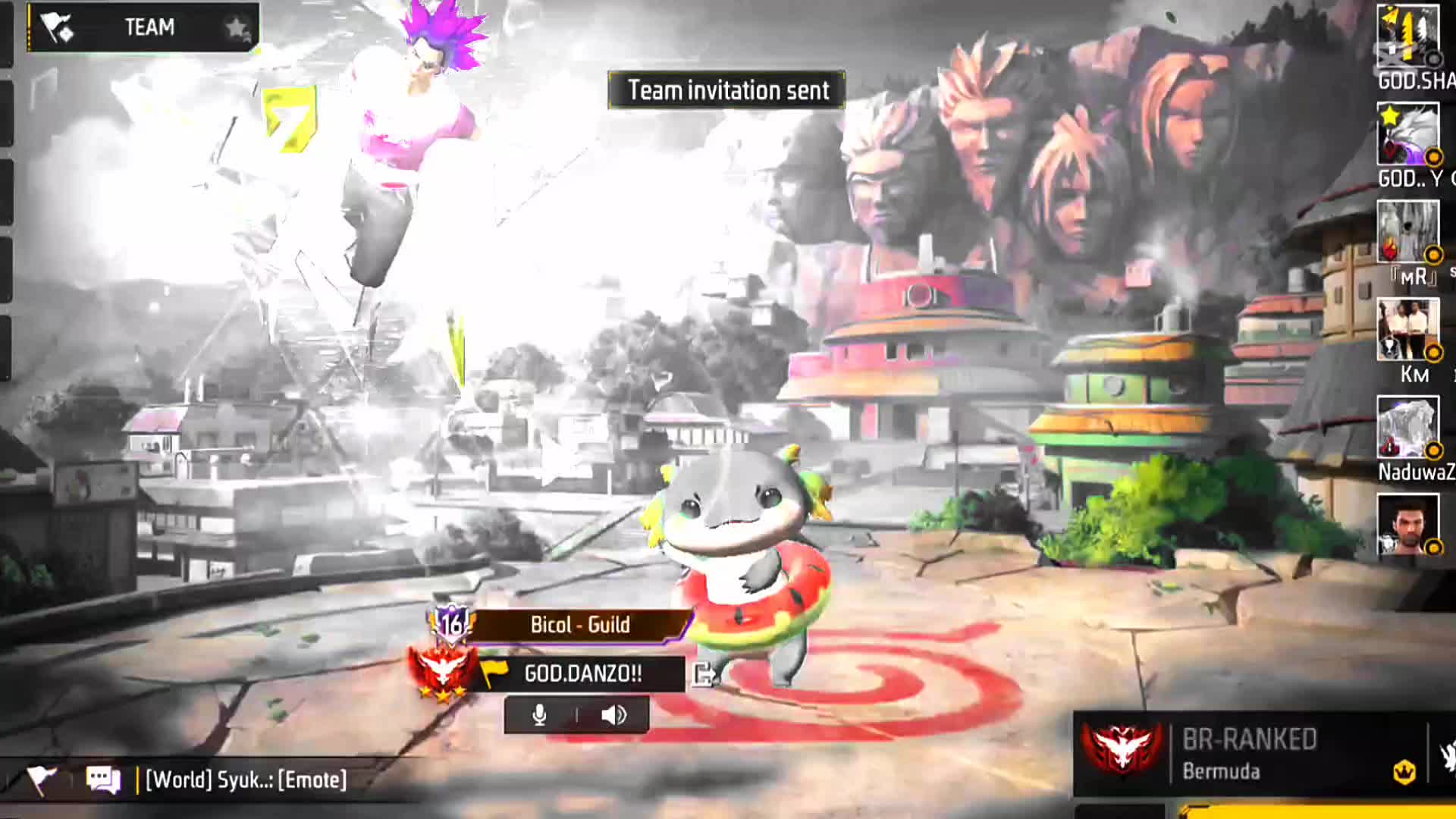Select GOD.SHA friend avatar
This screenshot has height=819, width=1456.
(1407, 34)
